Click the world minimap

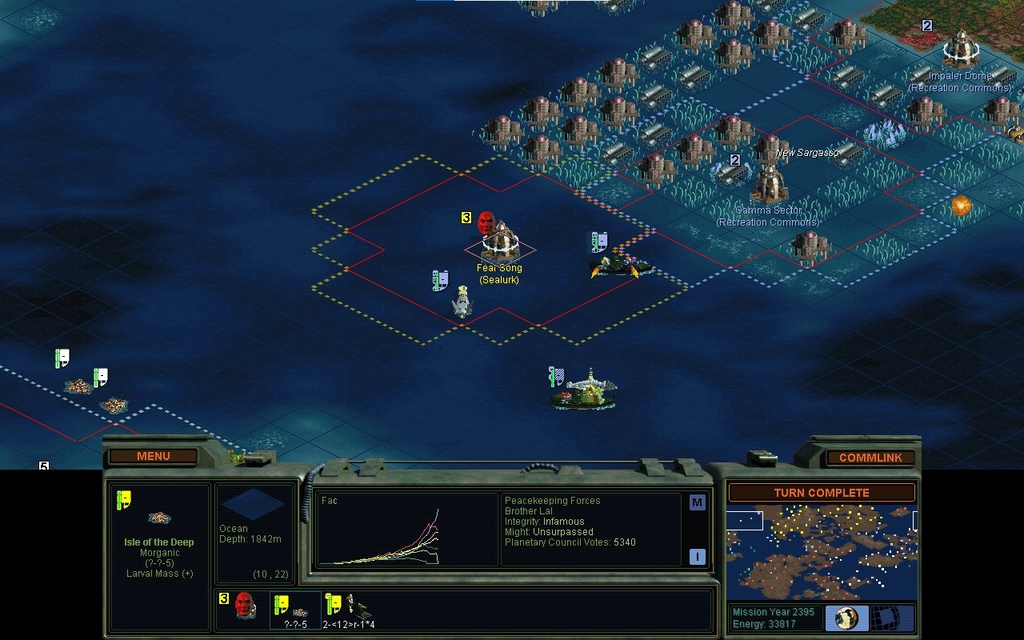pos(821,551)
